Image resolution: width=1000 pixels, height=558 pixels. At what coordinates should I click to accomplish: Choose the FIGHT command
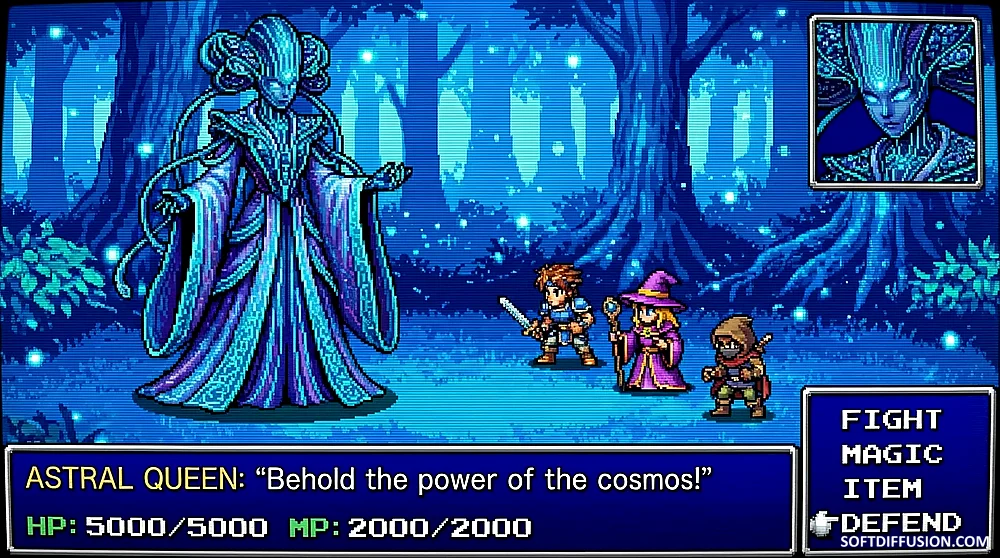891,420
